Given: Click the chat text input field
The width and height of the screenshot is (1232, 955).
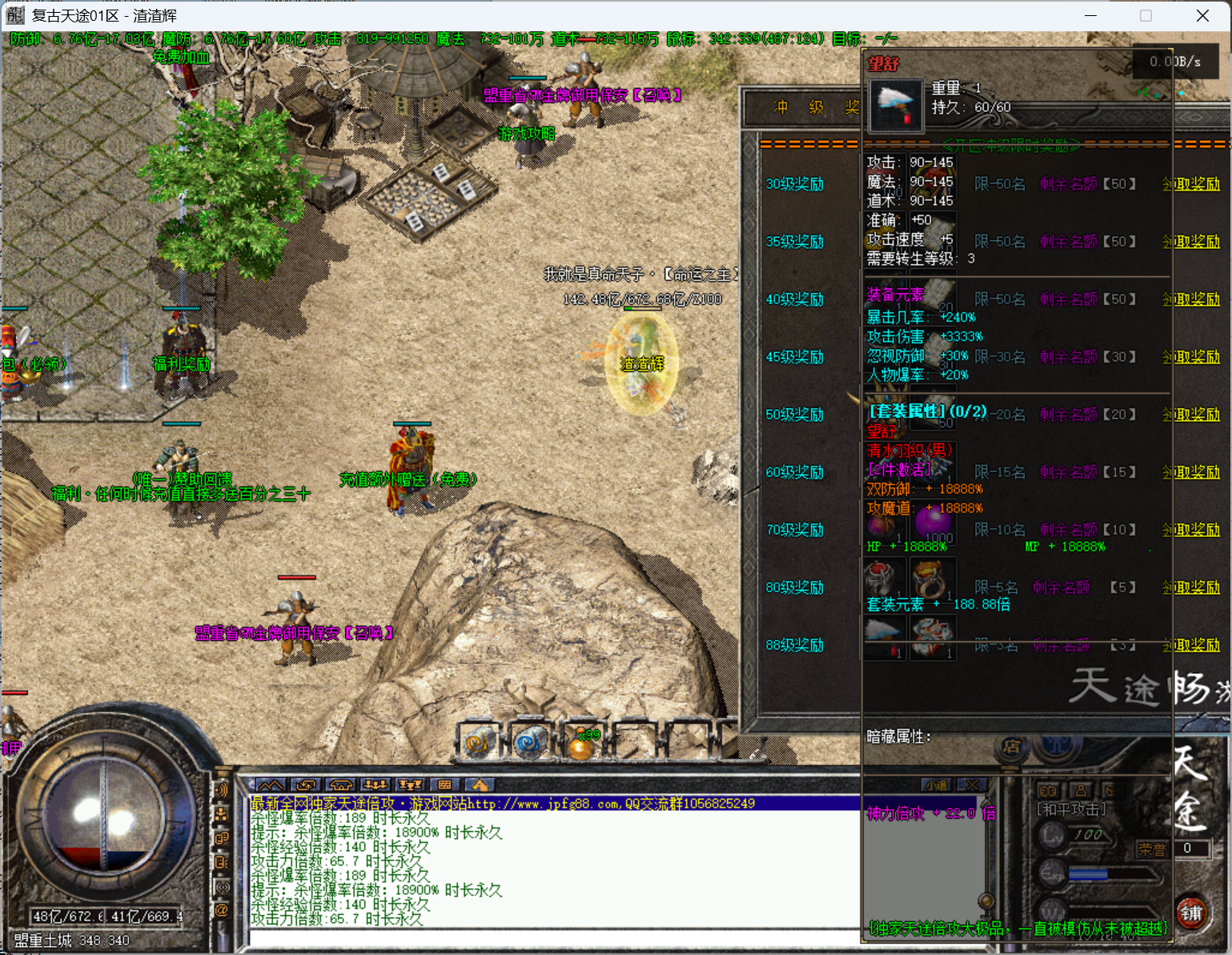Looking at the screenshot, I should [x=552, y=938].
